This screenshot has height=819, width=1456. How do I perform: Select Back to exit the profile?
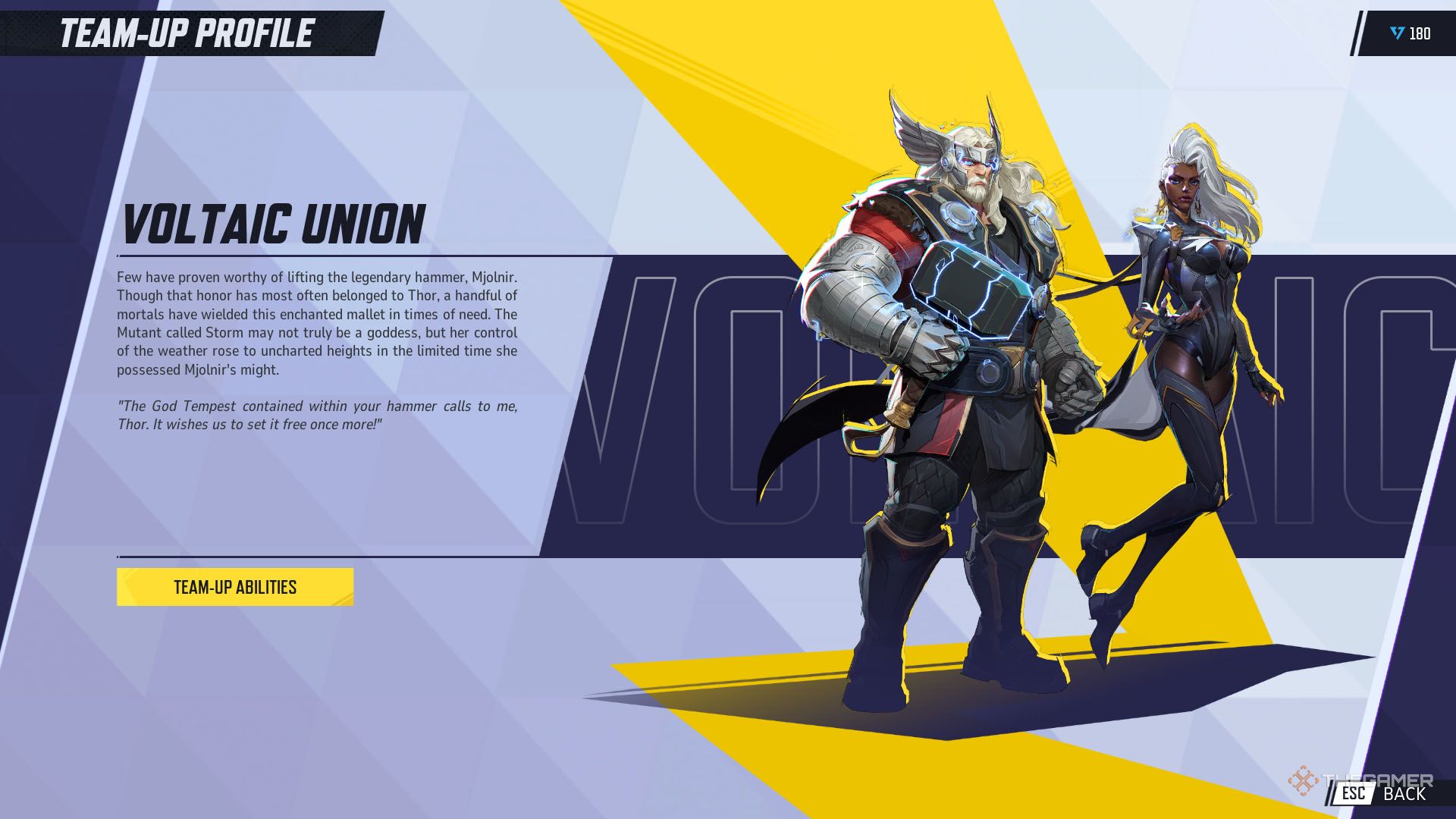click(x=1403, y=795)
